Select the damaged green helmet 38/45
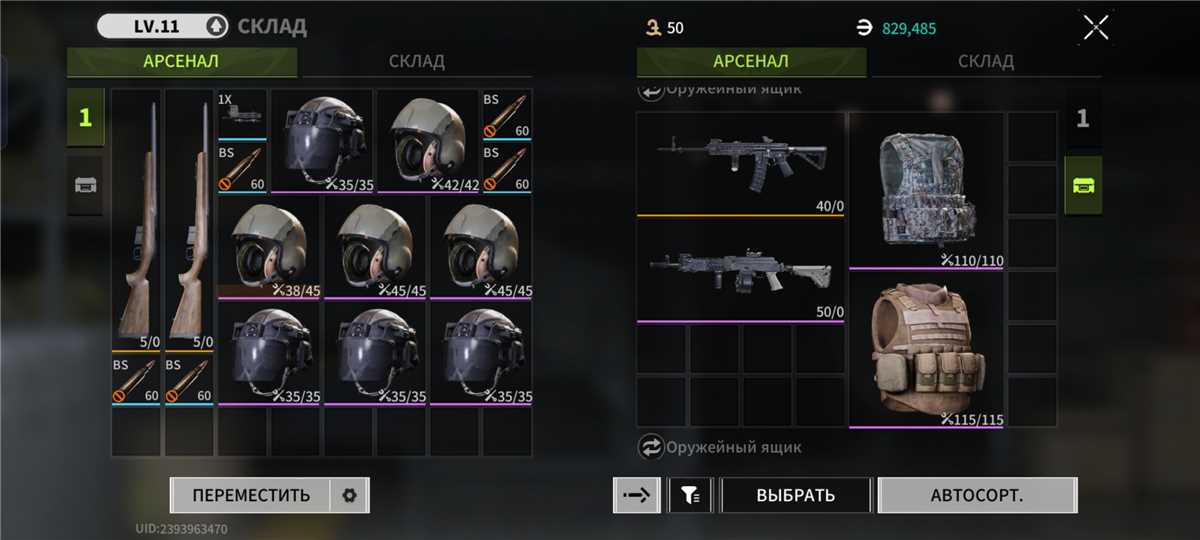 pyautogui.click(x=269, y=249)
